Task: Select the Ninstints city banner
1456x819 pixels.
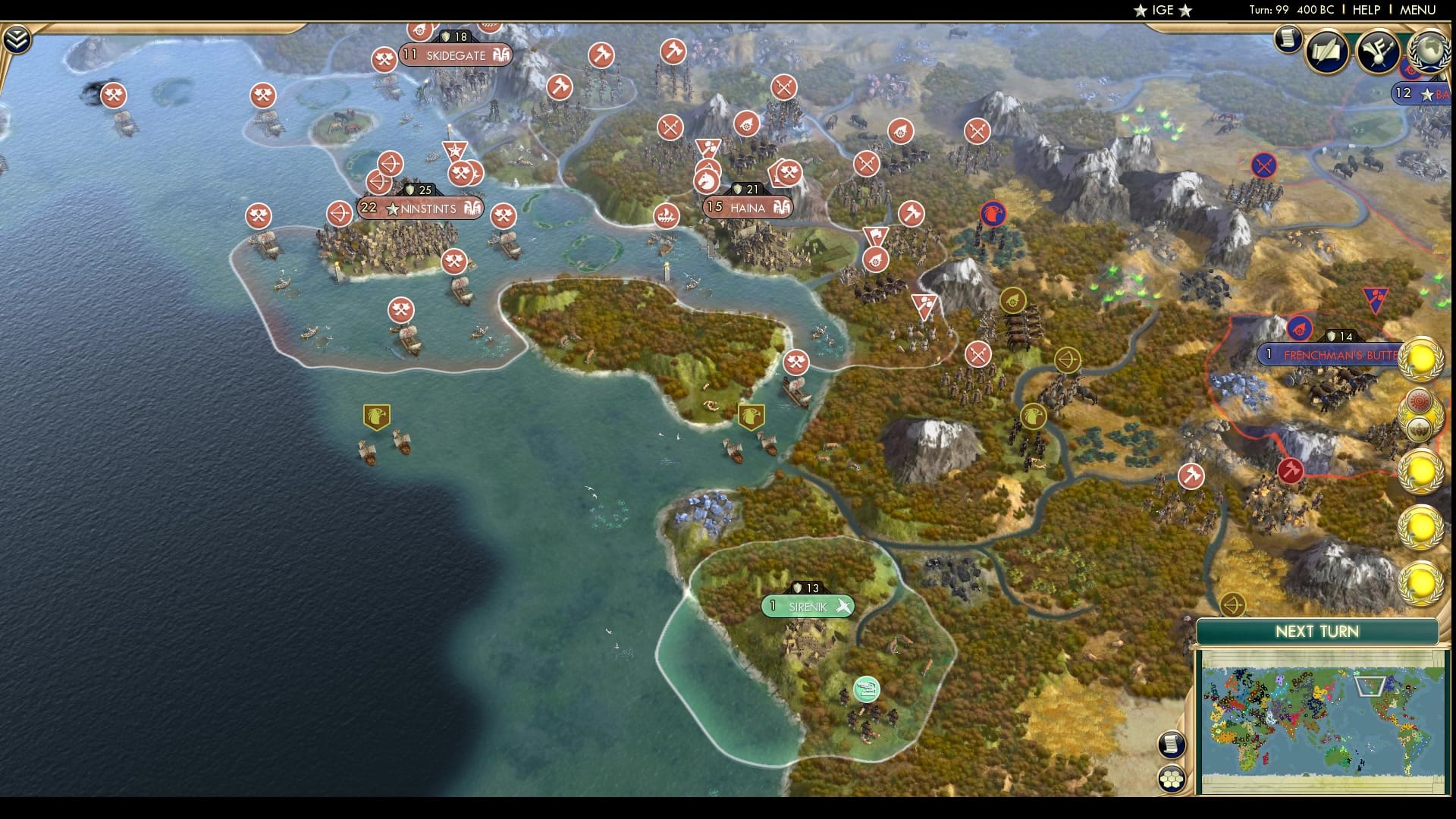Action: 419,206
